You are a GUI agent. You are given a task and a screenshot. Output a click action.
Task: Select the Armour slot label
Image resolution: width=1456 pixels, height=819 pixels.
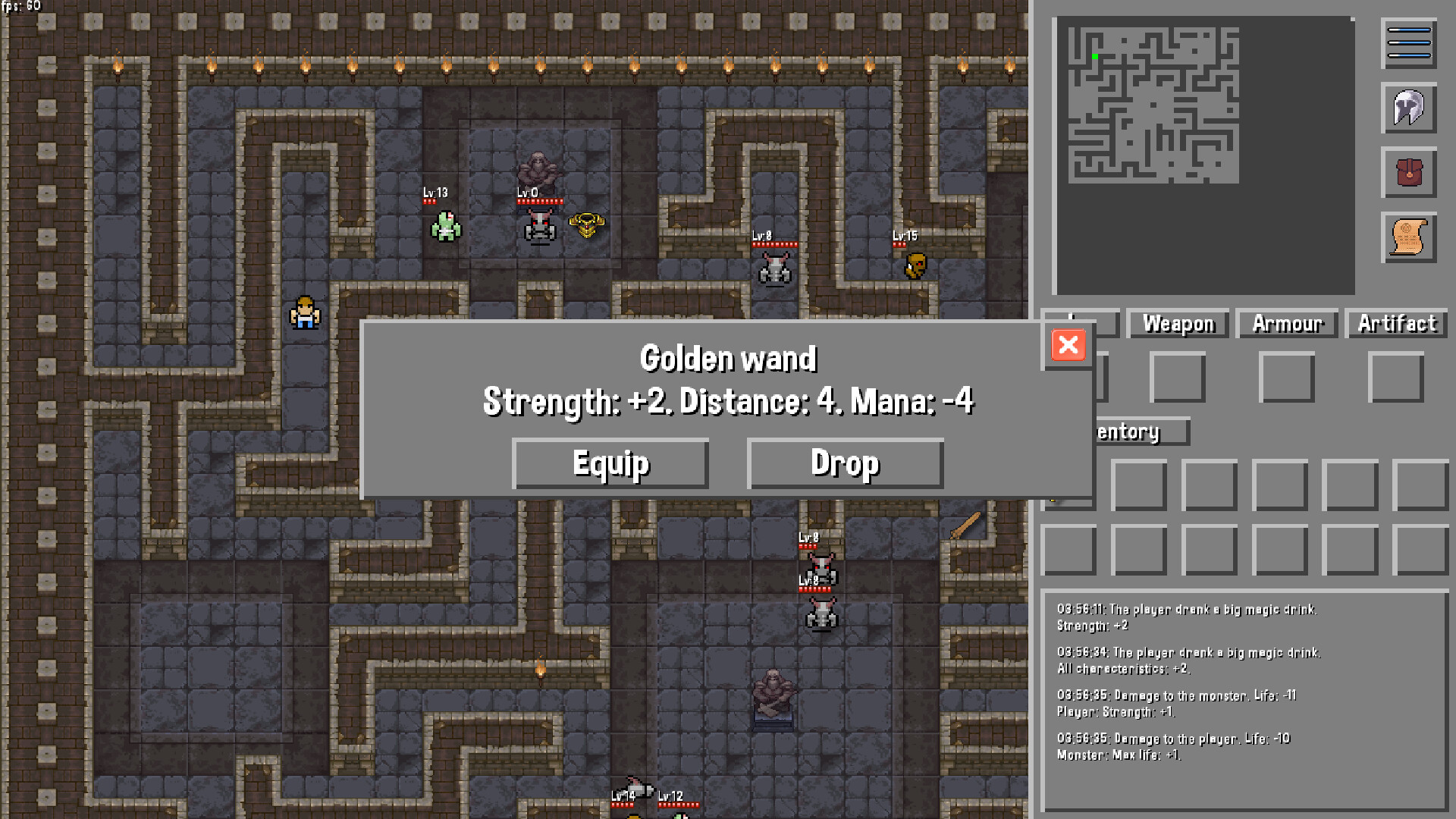(1286, 325)
